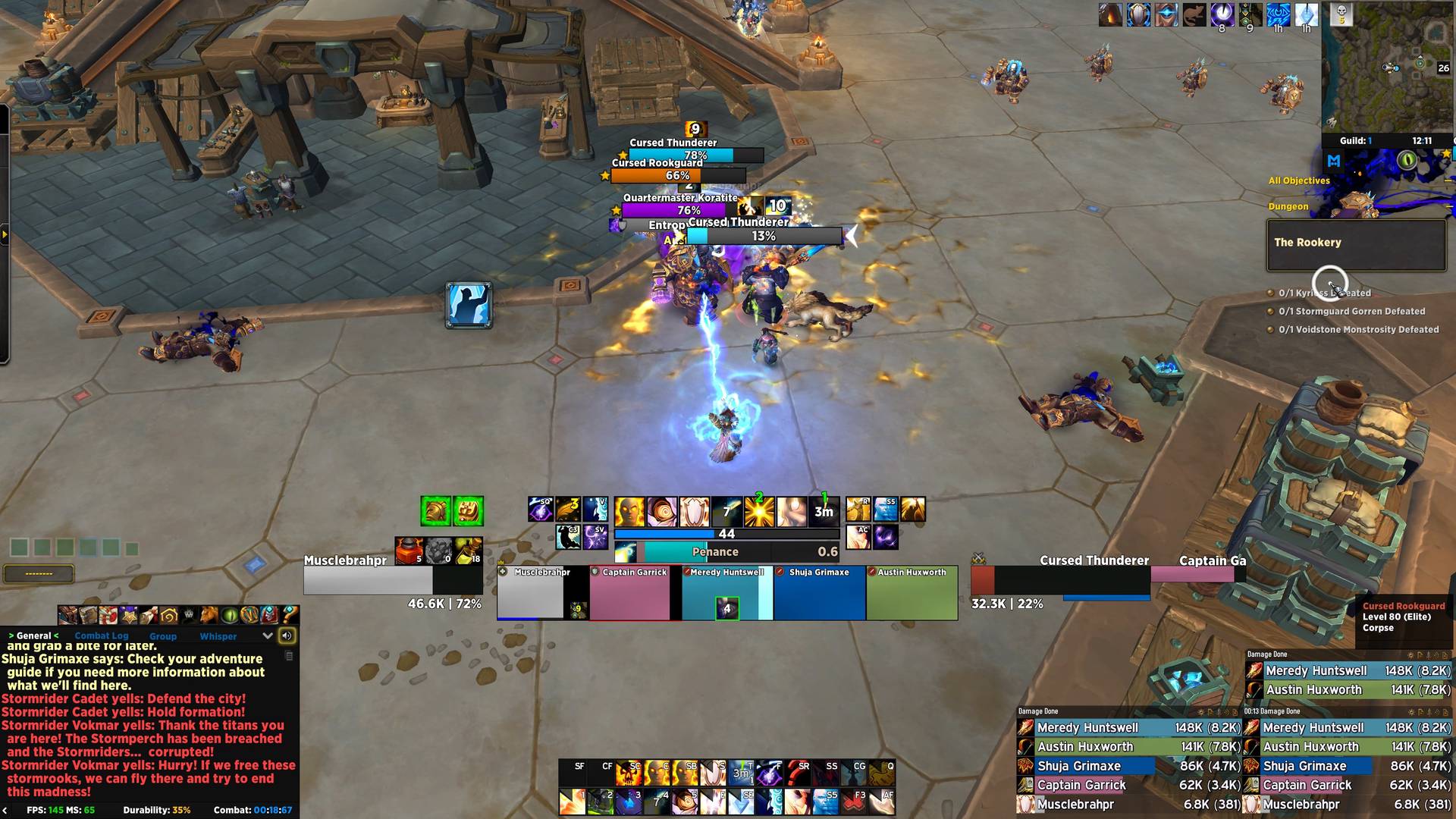
Task: Open the Group chat tab
Action: point(163,636)
